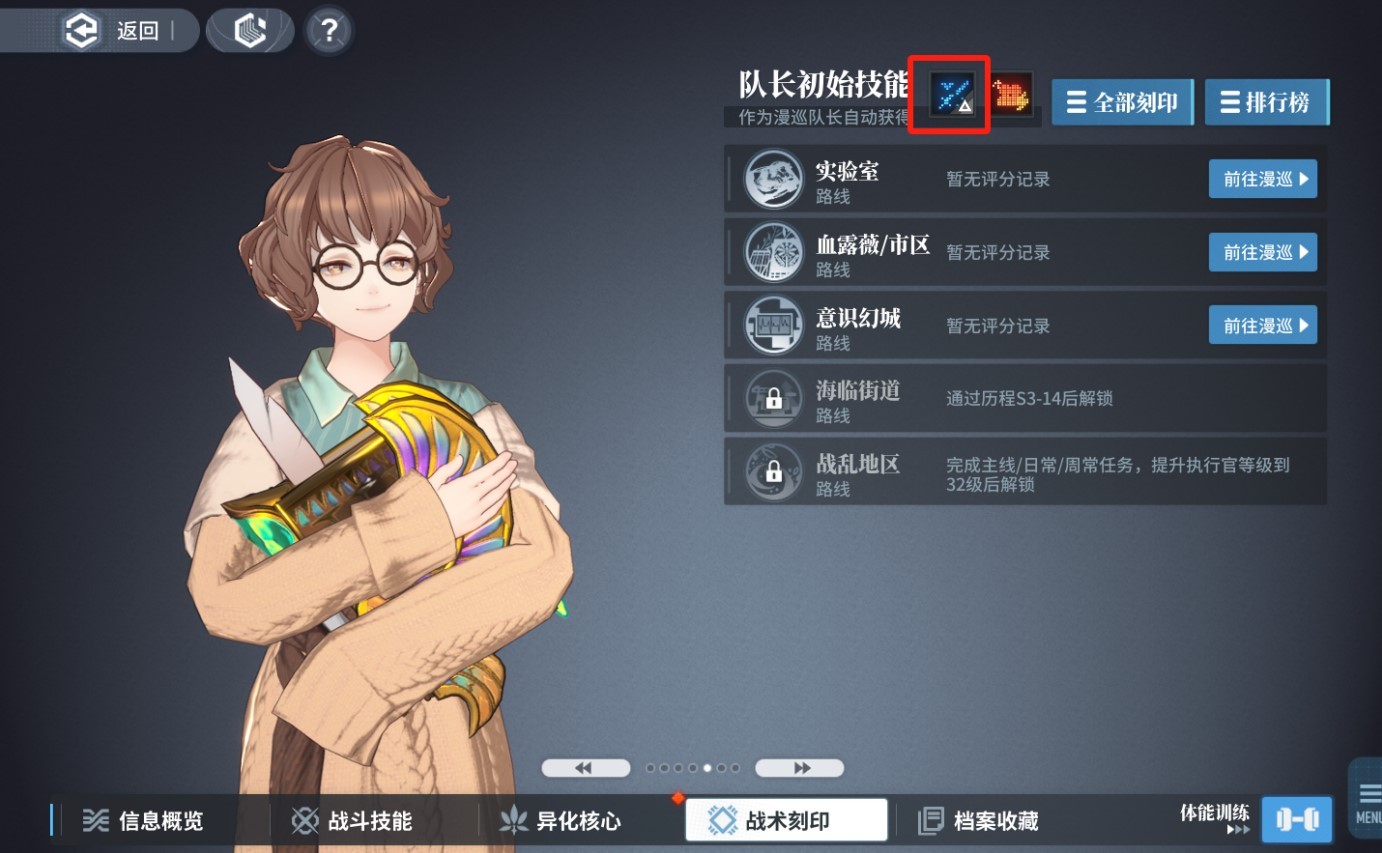The height and width of the screenshot is (853, 1382).
Task: Click along the page dot progress strip
Action: pyautogui.click(x=692, y=768)
